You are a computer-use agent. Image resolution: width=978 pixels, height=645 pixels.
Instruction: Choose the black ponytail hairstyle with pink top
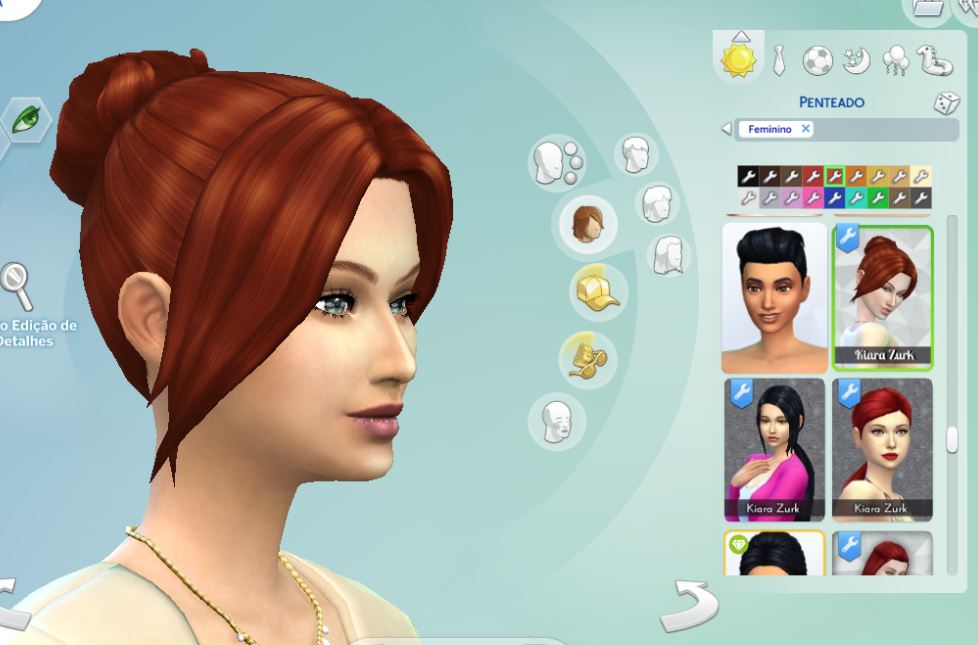click(774, 449)
